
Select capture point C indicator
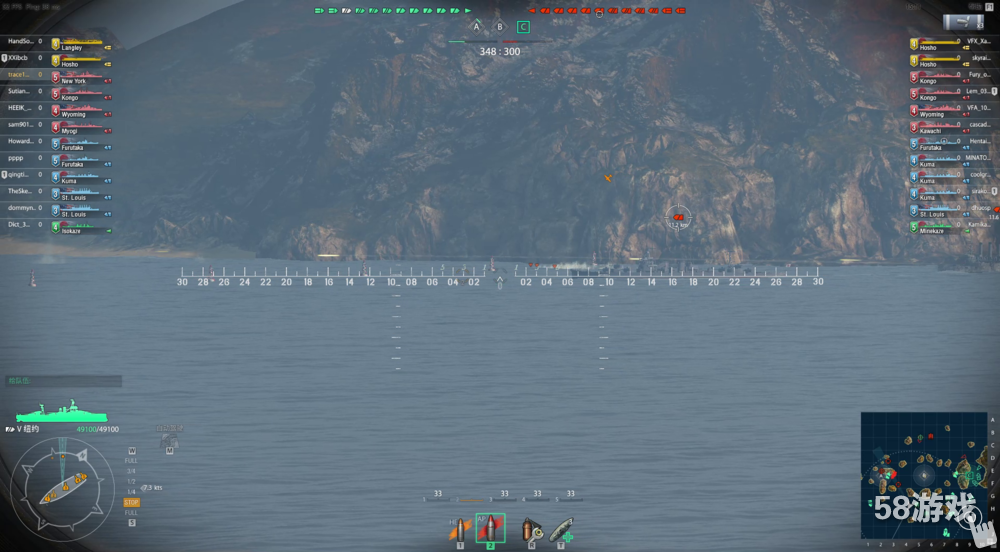pos(523,27)
